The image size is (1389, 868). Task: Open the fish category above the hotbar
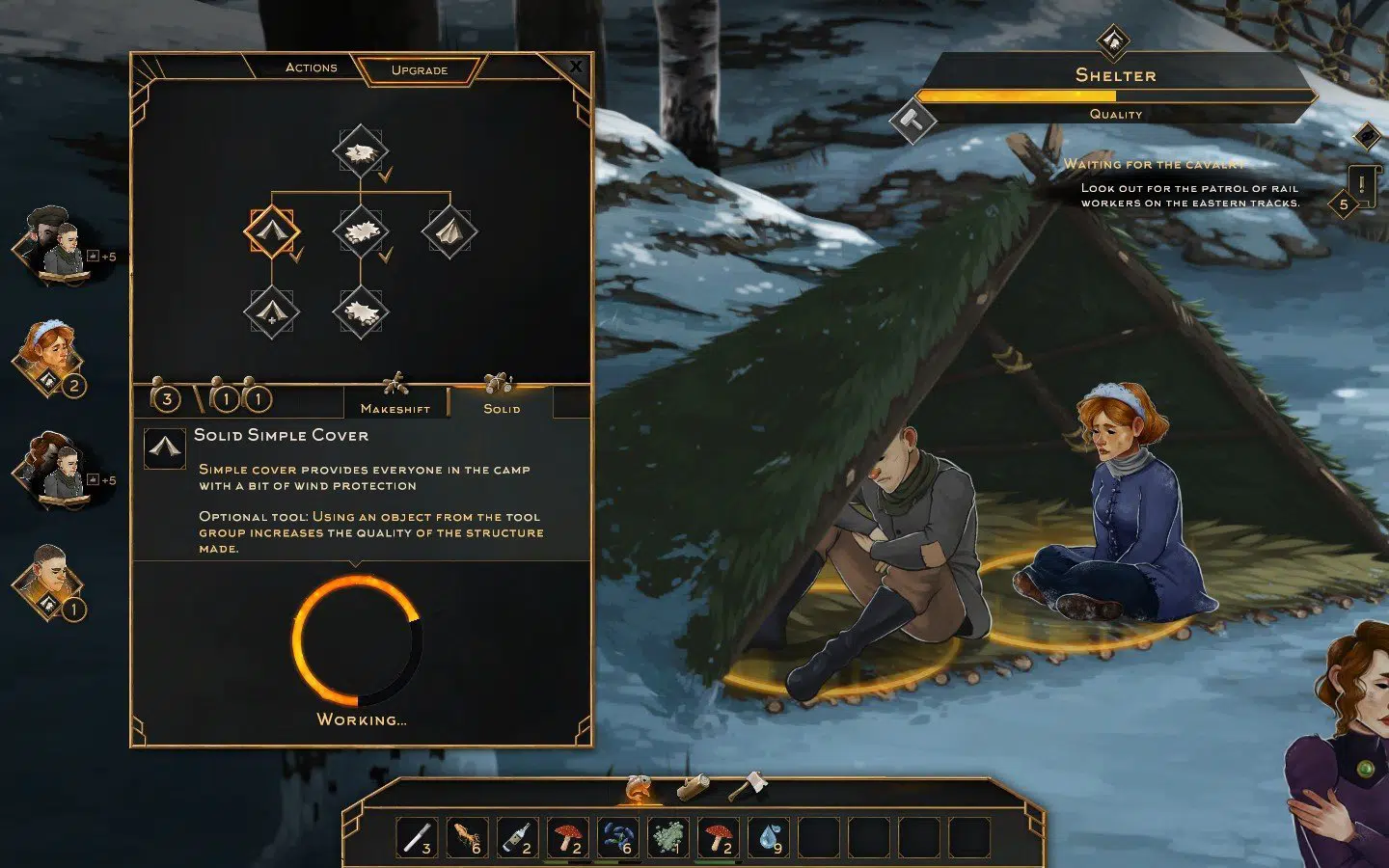coord(640,788)
